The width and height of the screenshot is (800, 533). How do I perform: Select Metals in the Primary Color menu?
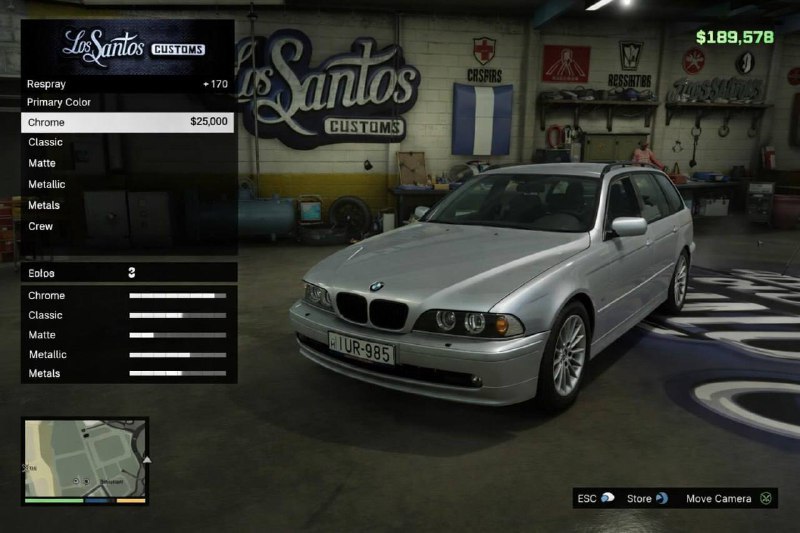tap(127, 205)
